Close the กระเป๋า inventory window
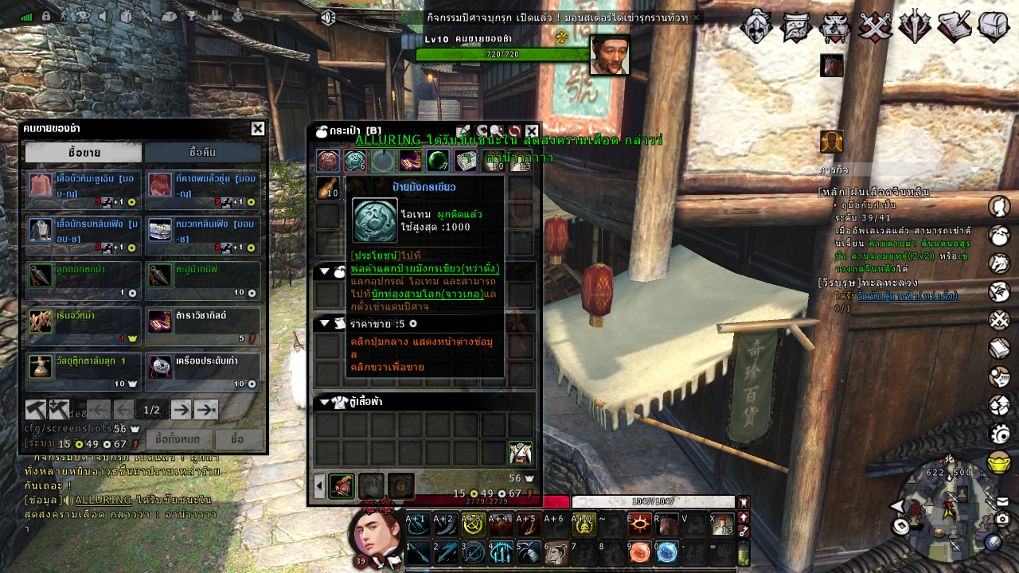 coord(532,131)
